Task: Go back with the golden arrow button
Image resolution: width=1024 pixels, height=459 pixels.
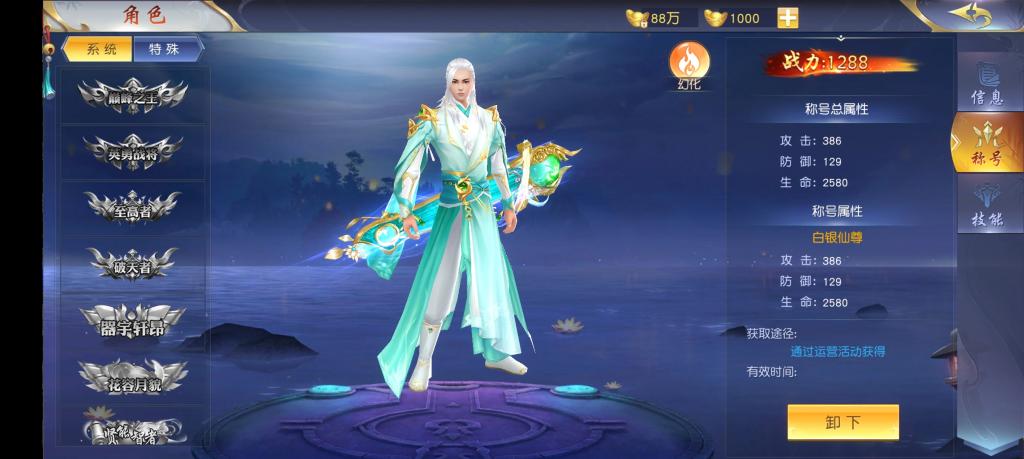Action: point(969,15)
